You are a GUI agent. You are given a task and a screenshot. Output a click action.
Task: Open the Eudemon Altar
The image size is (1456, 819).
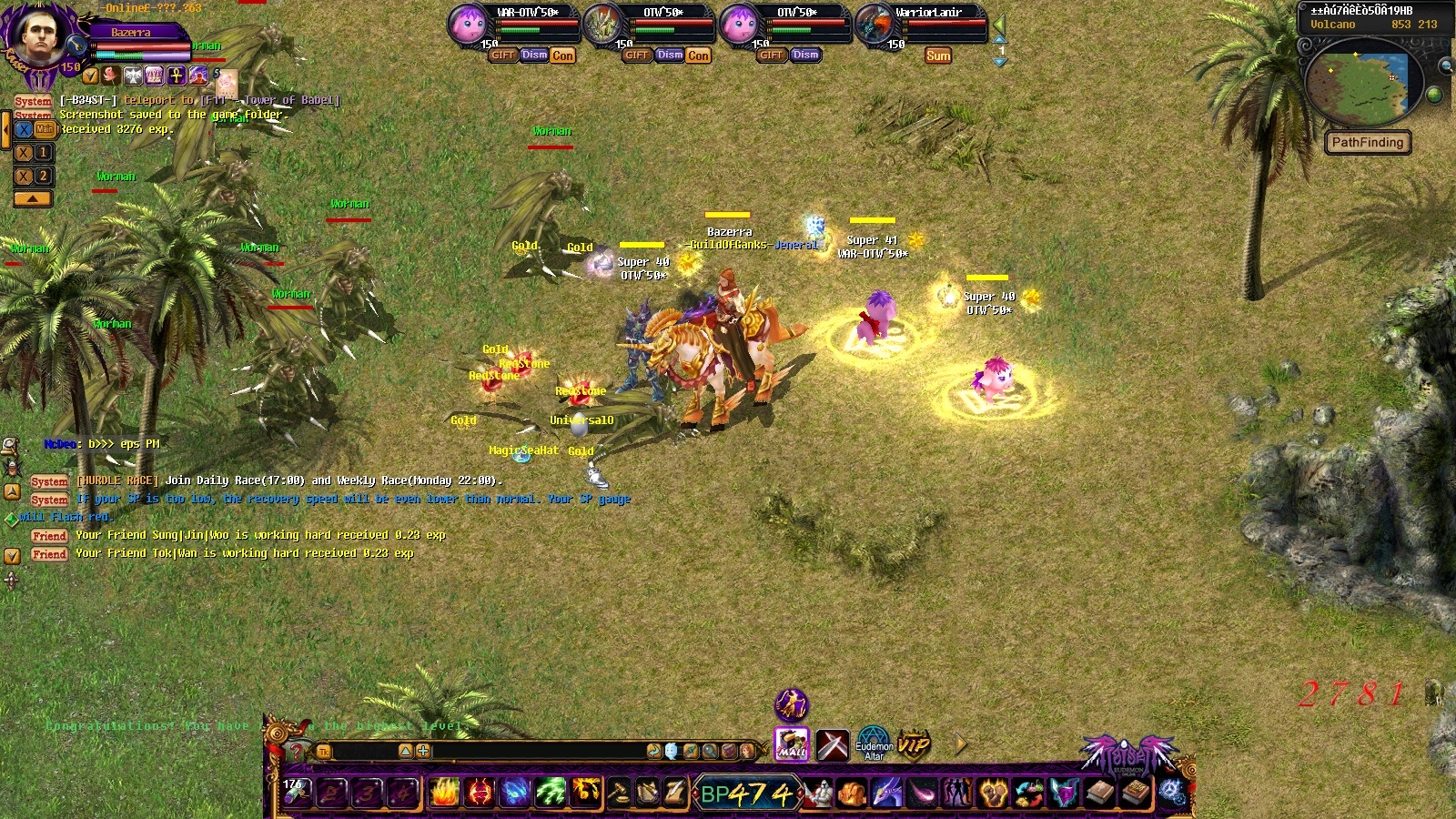(x=874, y=744)
